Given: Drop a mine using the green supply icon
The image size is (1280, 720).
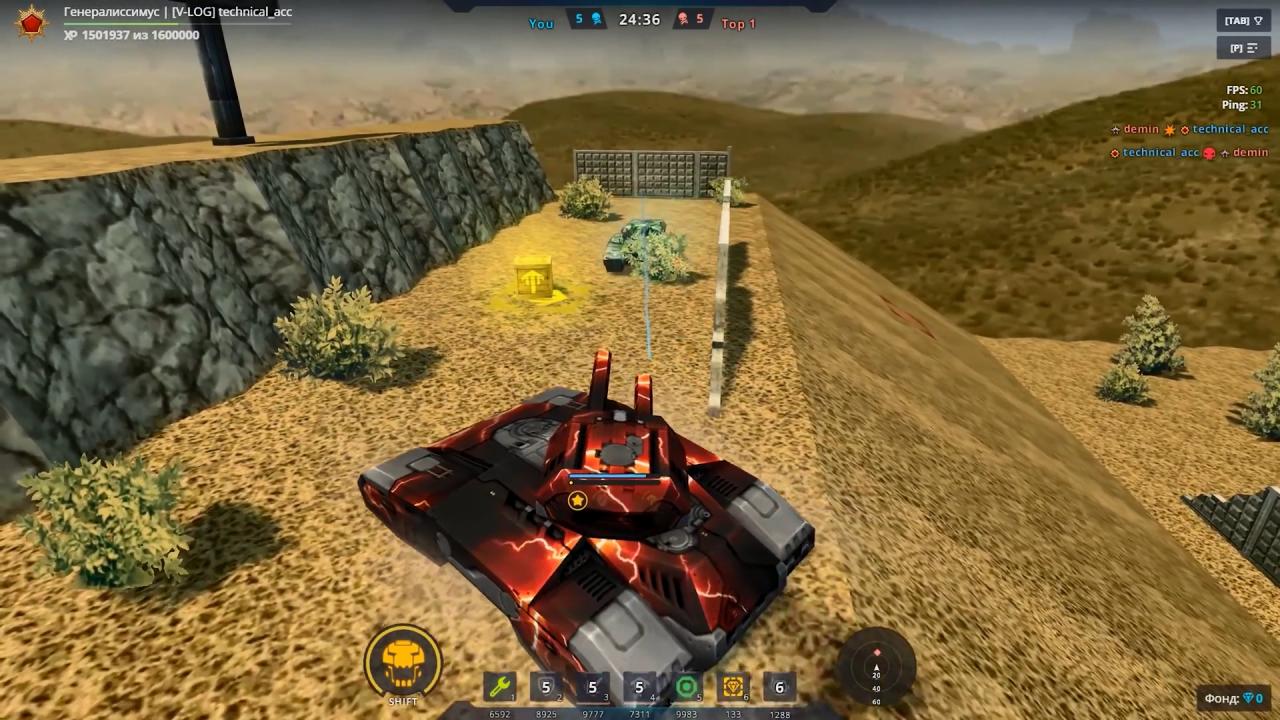Looking at the screenshot, I should [686, 687].
